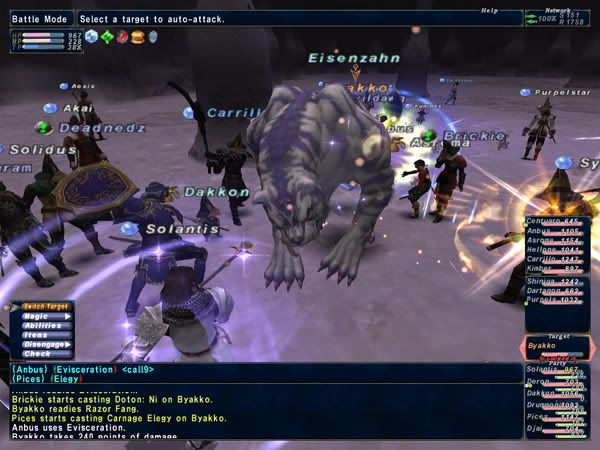Open the Help label in the top bar
Image resolution: width=600 pixels, height=450 pixels.
pyautogui.click(x=489, y=10)
